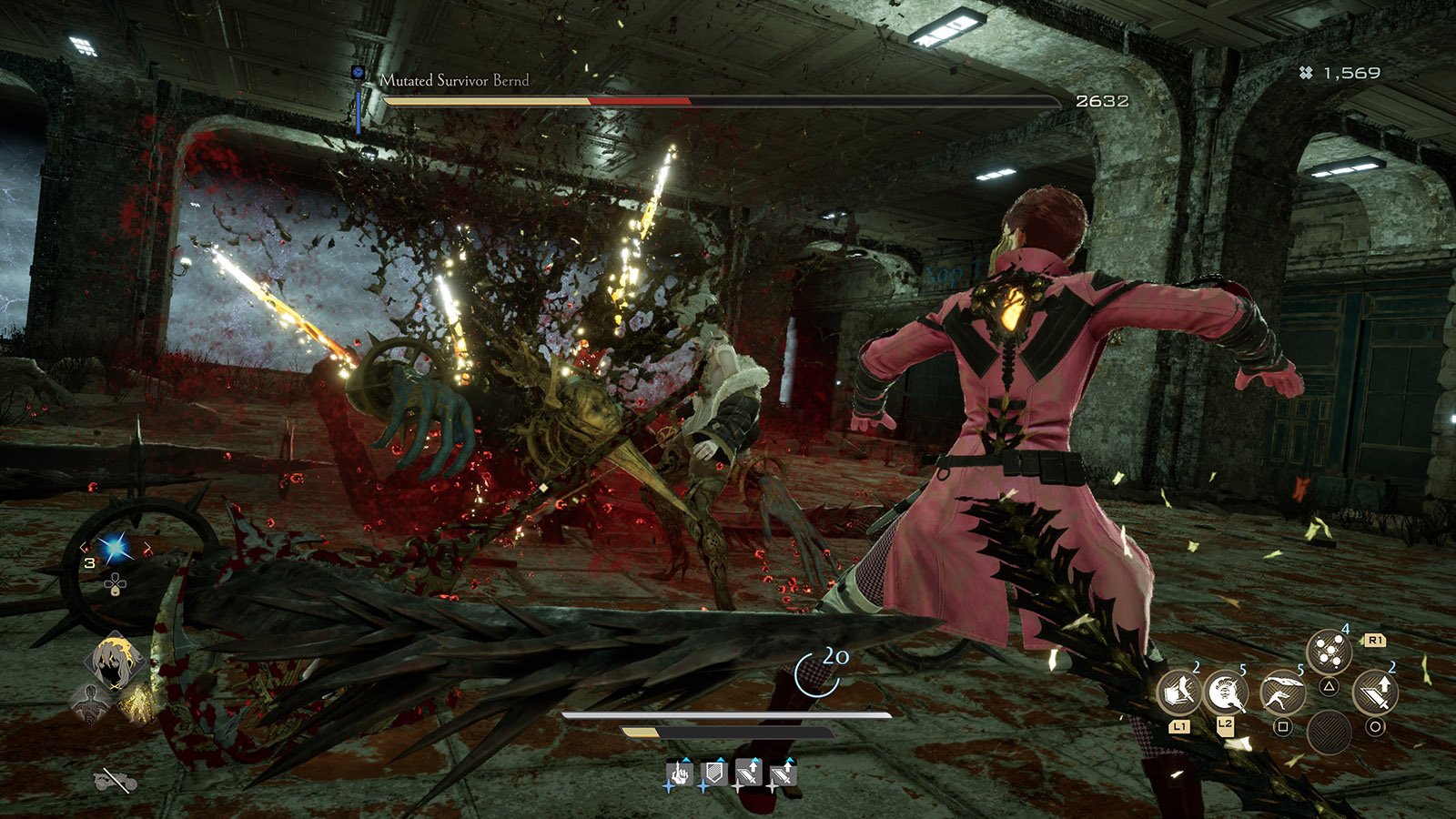Viewport: 1456px width, 819px height.
Task: Cycle to the previous quick item arrow
Action: pos(84,547)
